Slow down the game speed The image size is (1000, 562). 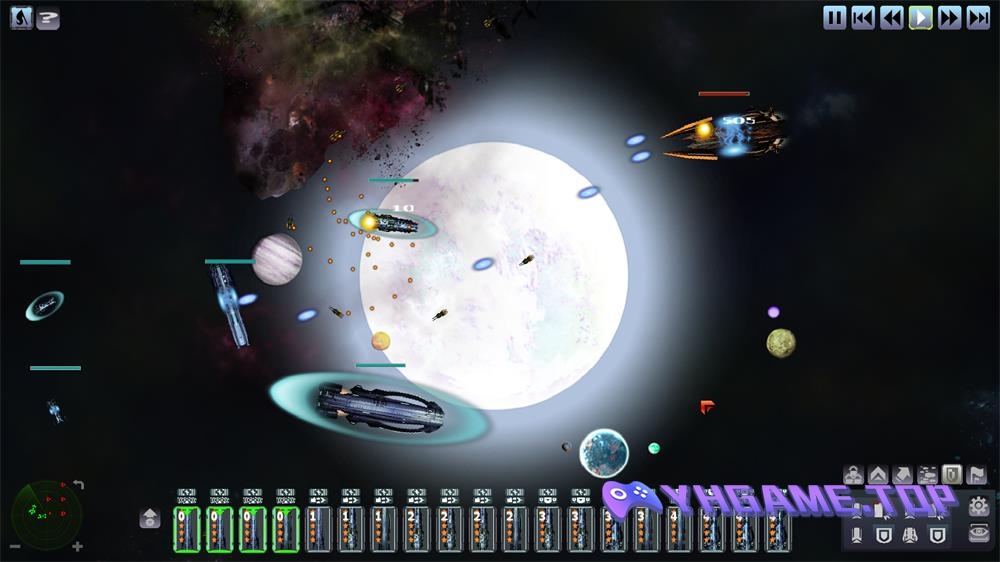892,17
